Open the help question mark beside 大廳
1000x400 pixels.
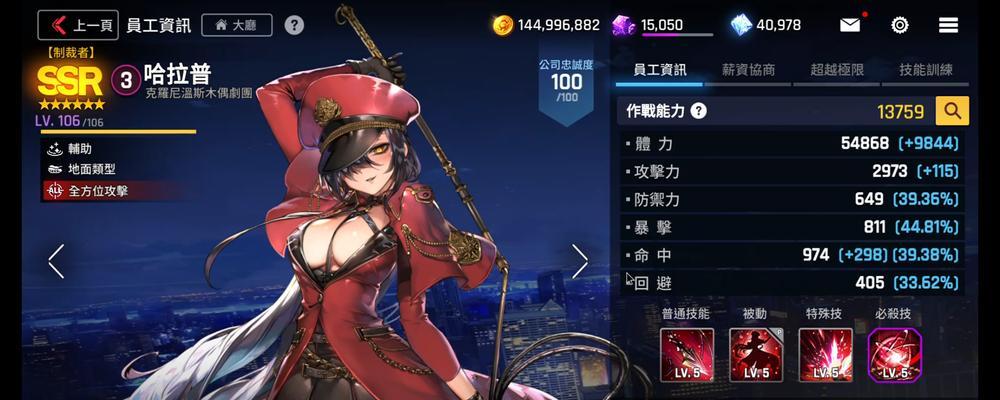pos(294,25)
